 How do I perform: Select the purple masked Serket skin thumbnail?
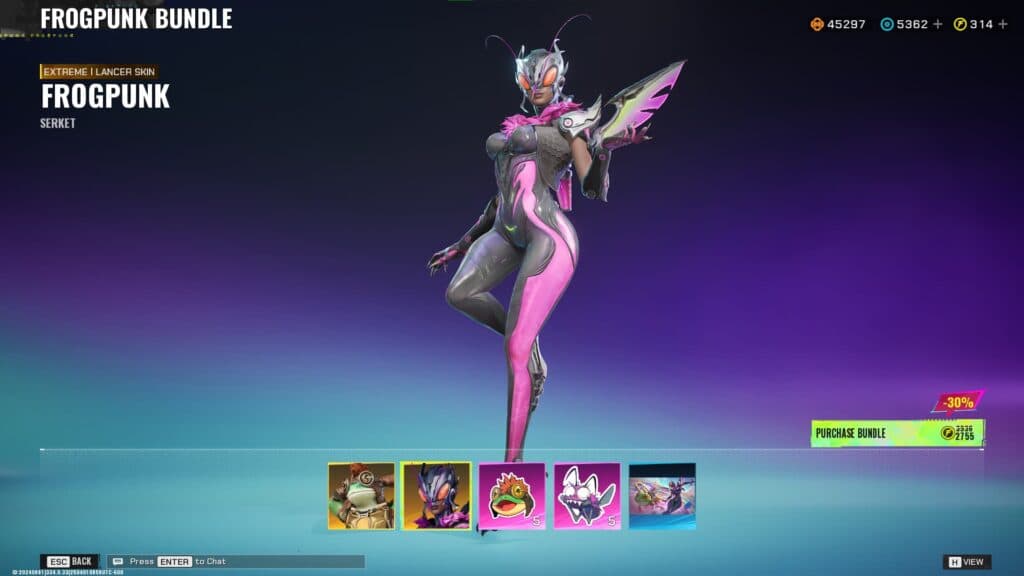[x=436, y=495]
